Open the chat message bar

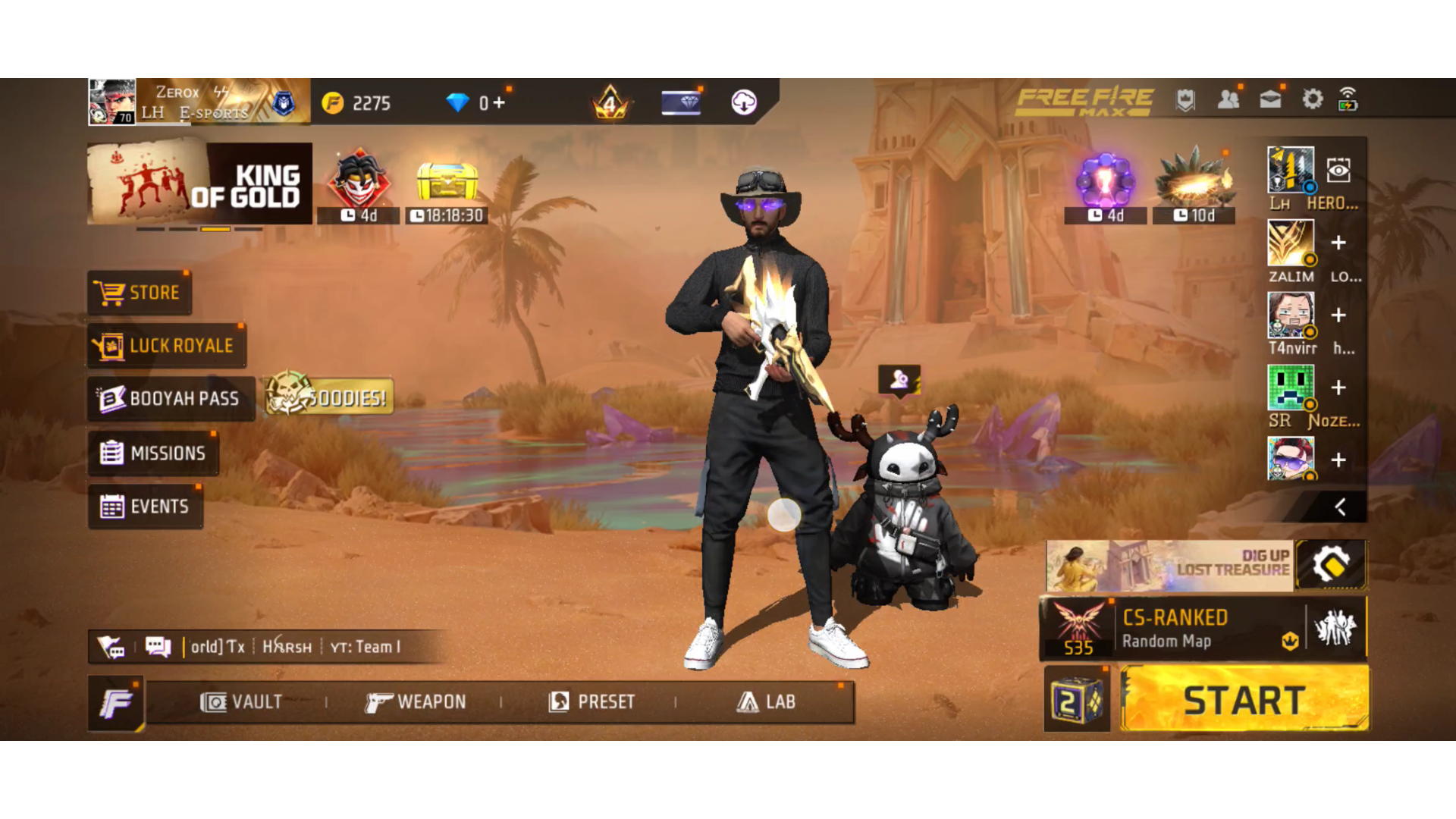[288, 647]
